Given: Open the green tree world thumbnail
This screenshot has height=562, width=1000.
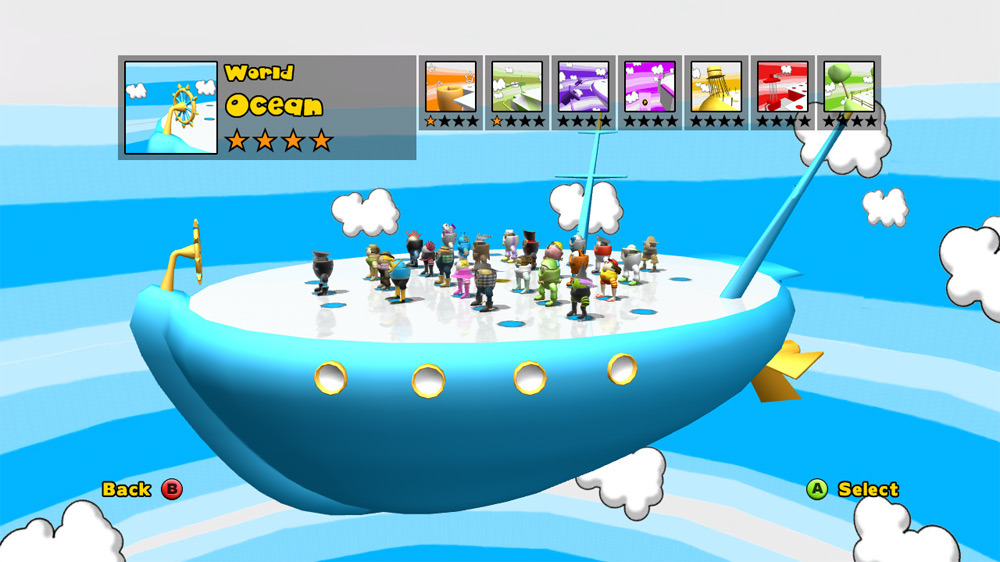Looking at the screenshot, I should pyautogui.click(x=849, y=87).
